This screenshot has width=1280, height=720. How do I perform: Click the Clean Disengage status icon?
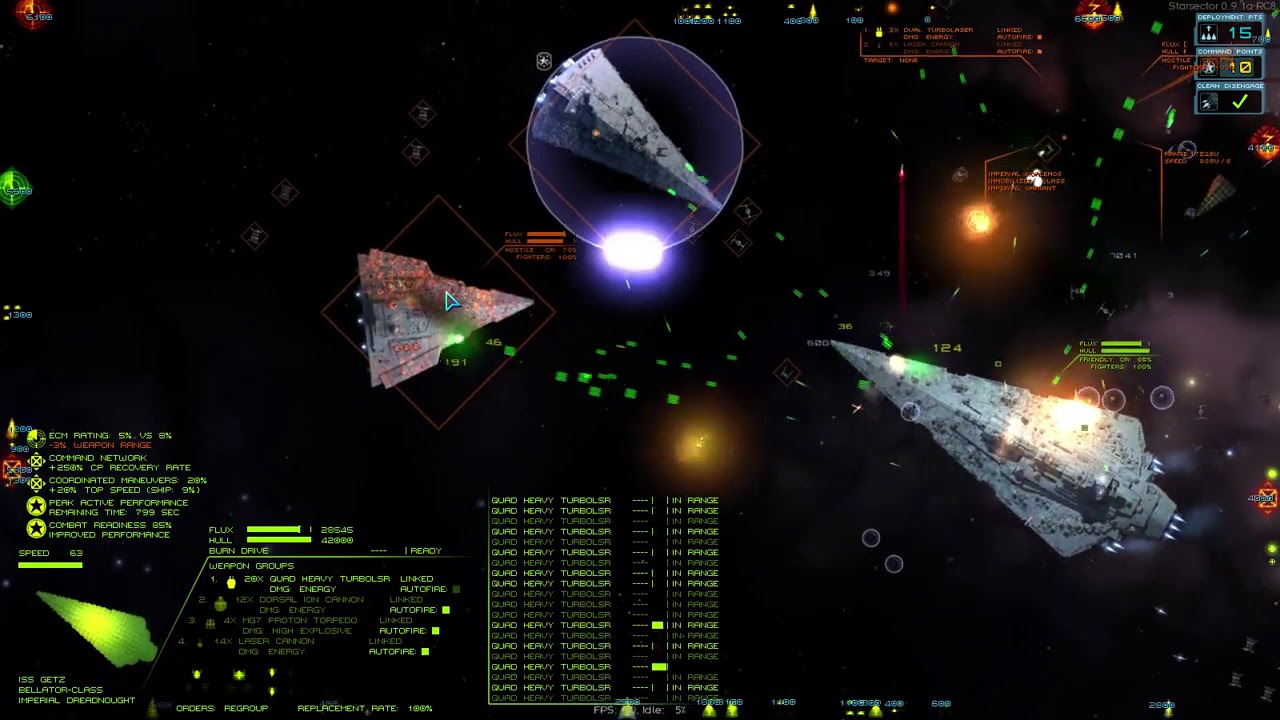pos(1208,102)
